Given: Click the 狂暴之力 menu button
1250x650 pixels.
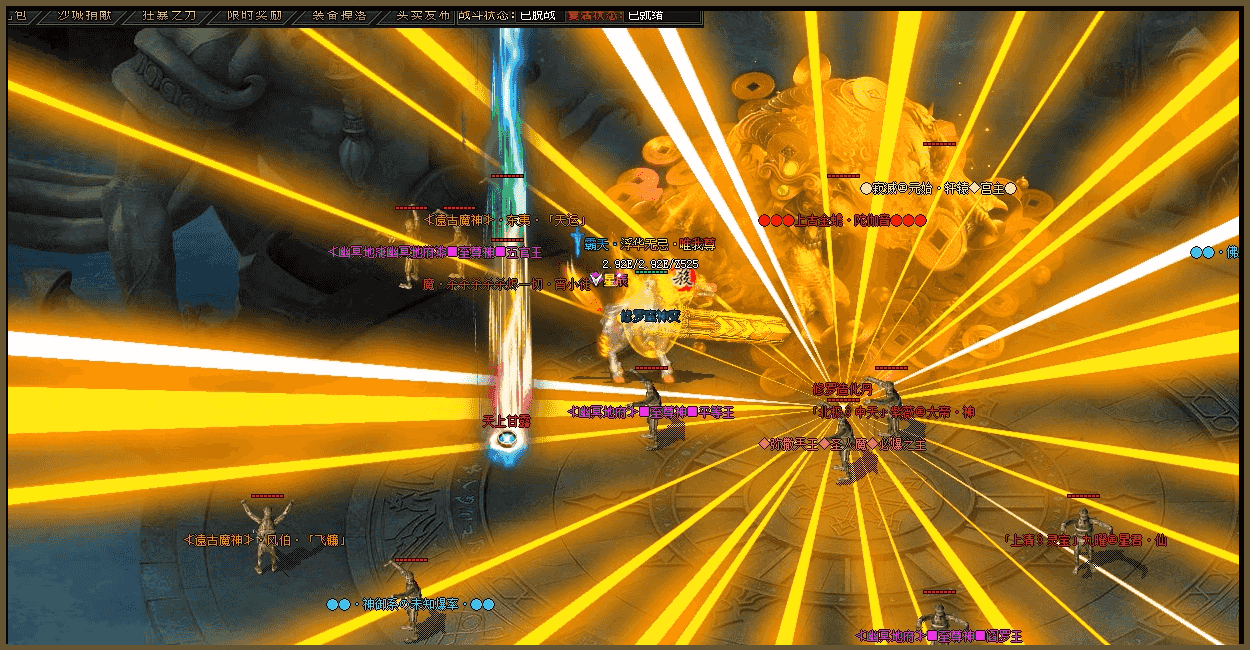Looking at the screenshot, I should [x=168, y=15].
